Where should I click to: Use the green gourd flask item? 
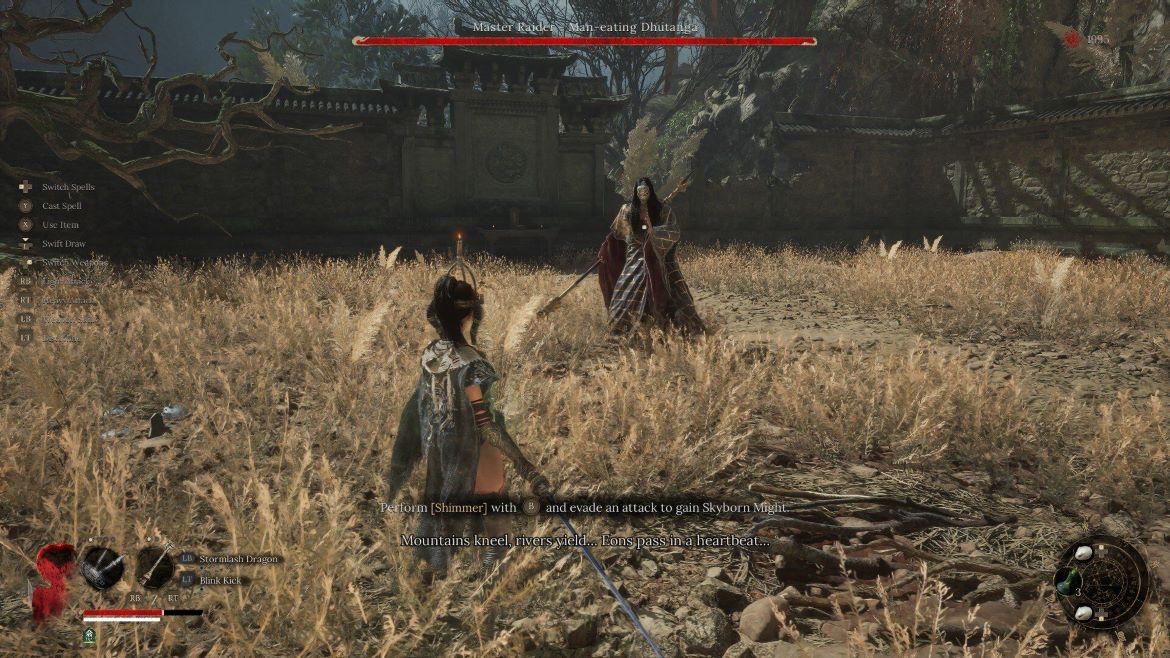coord(1069,581)
